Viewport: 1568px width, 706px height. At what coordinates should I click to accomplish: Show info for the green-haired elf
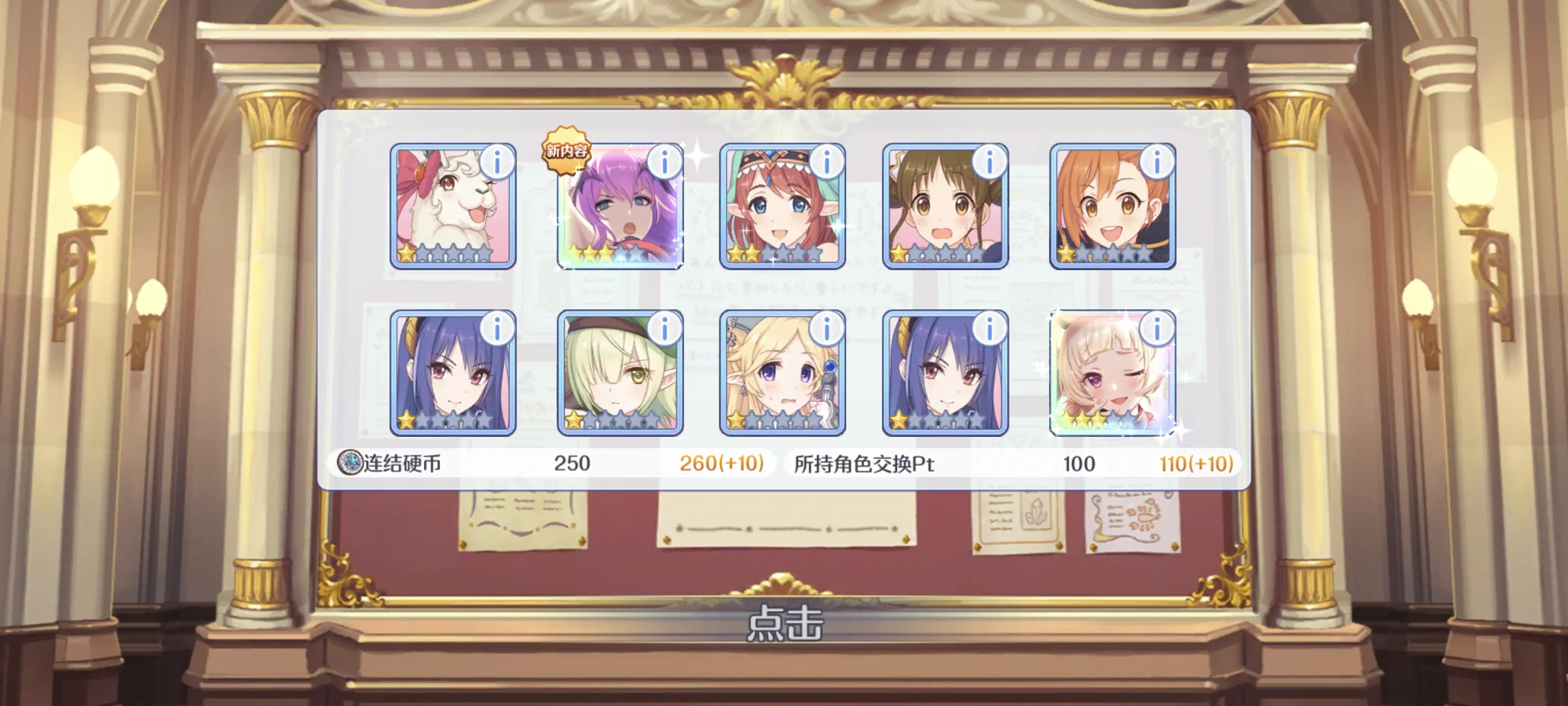664,329
